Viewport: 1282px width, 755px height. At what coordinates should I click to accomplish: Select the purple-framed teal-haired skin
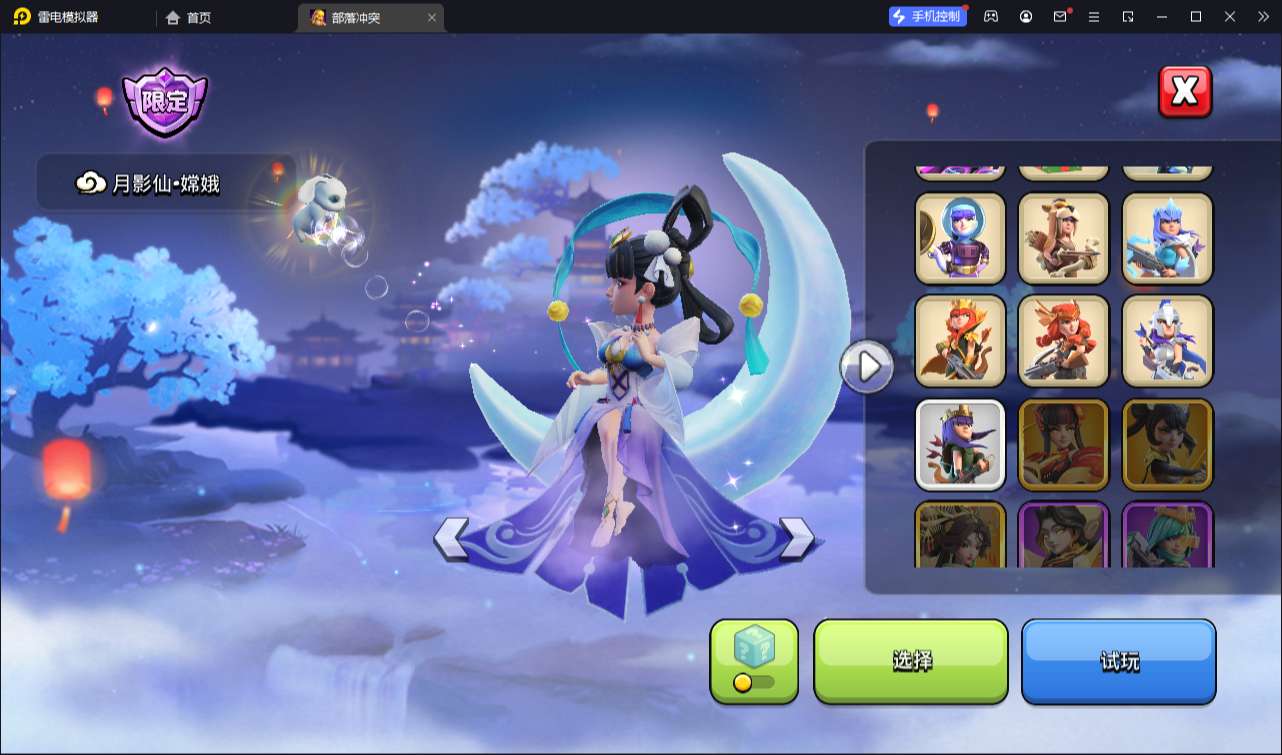click(1167, 535)
